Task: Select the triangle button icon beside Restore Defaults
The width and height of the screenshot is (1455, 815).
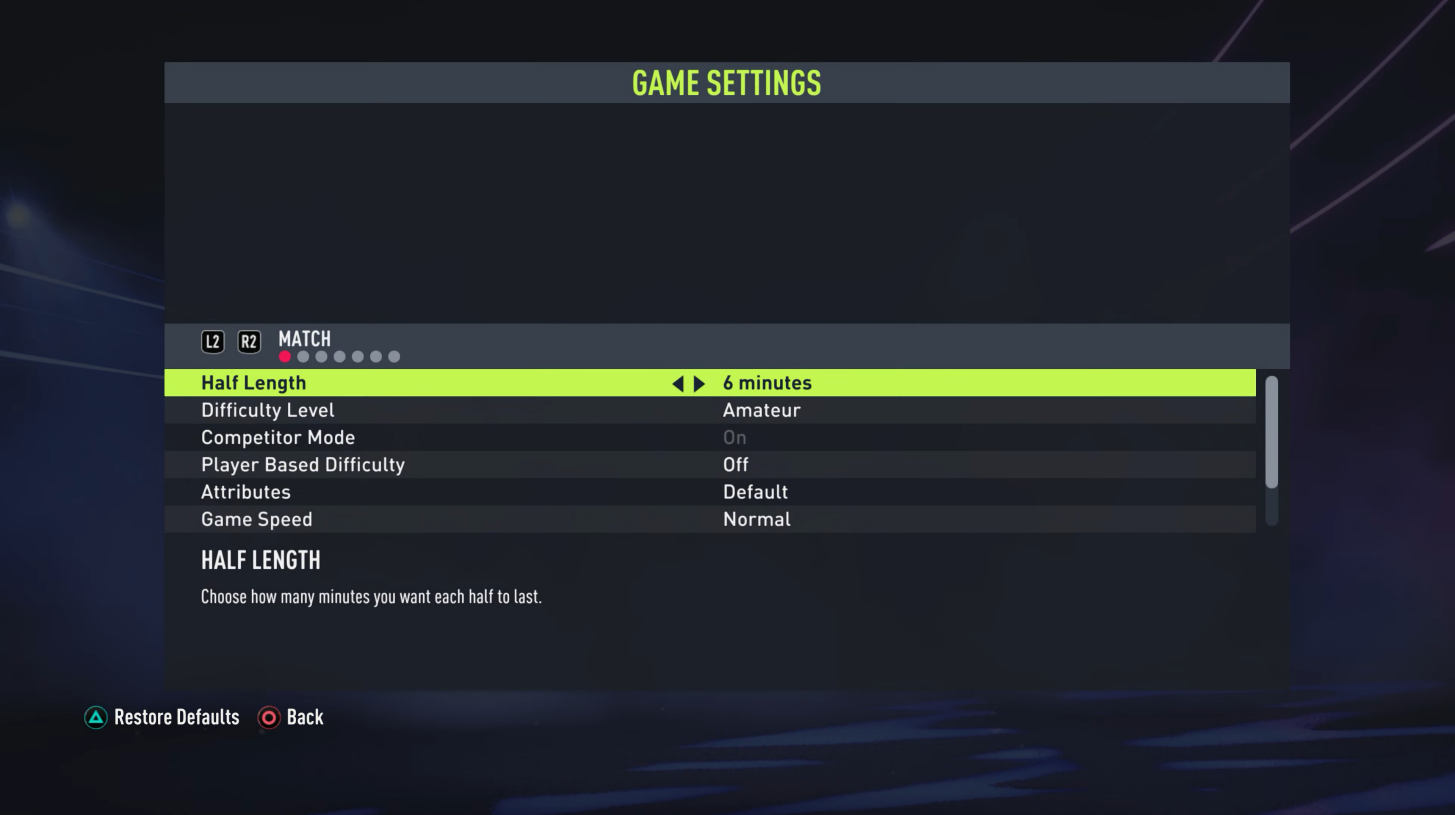Action: (95, 717)
